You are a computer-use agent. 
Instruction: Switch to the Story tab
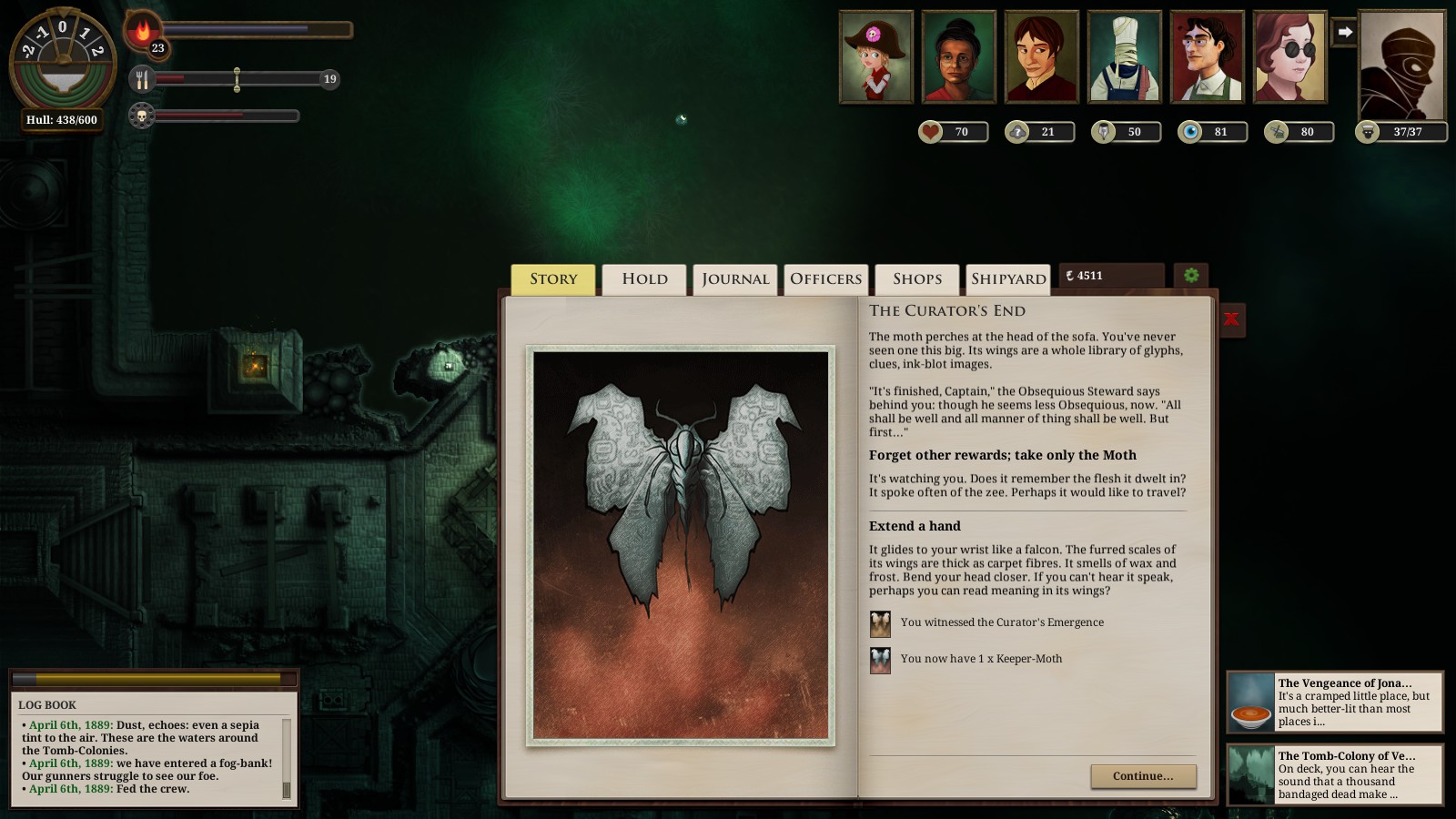point(553,279)
